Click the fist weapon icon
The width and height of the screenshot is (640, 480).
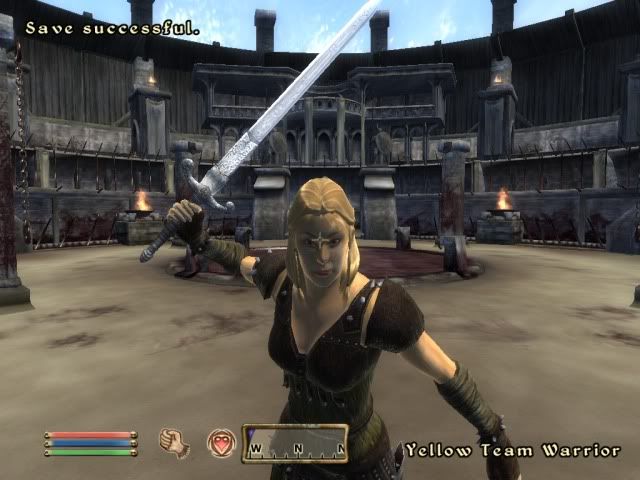pos(174,443)
